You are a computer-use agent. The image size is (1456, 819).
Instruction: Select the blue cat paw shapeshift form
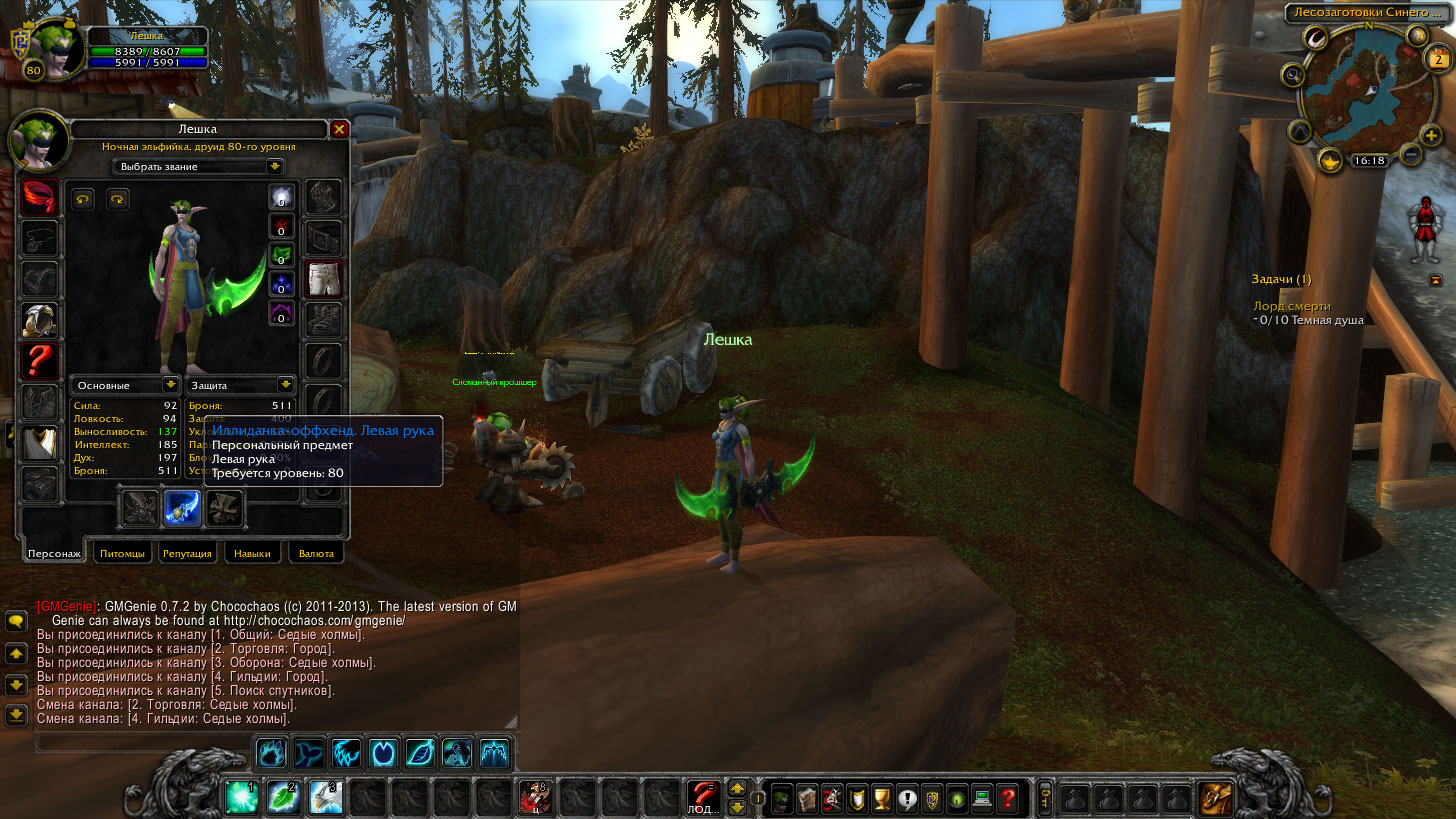[272, 752]
